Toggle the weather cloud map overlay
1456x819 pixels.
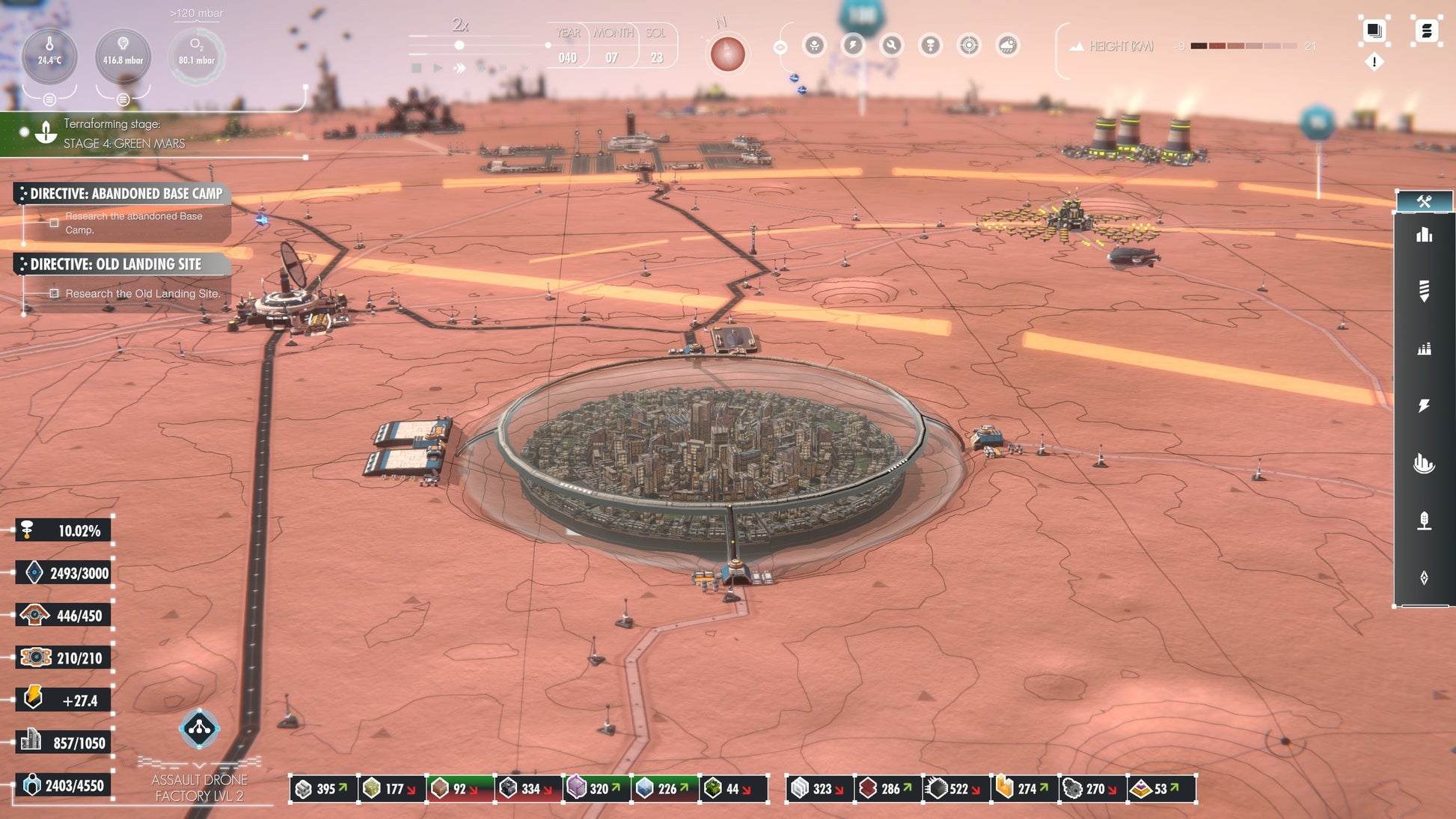coord(1008,46)
